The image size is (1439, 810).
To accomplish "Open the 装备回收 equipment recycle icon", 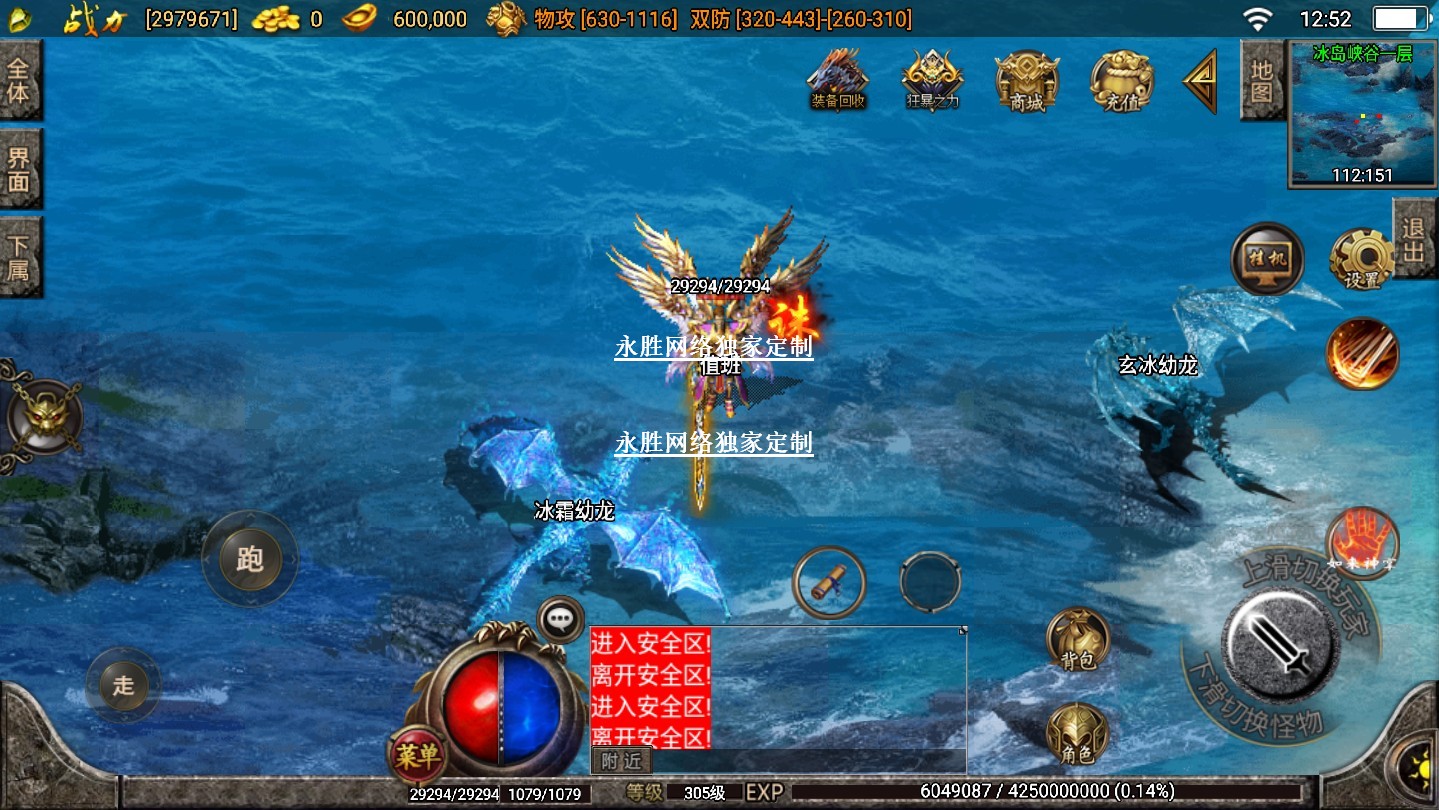I will pyautogui.click(x=837, y=78).
